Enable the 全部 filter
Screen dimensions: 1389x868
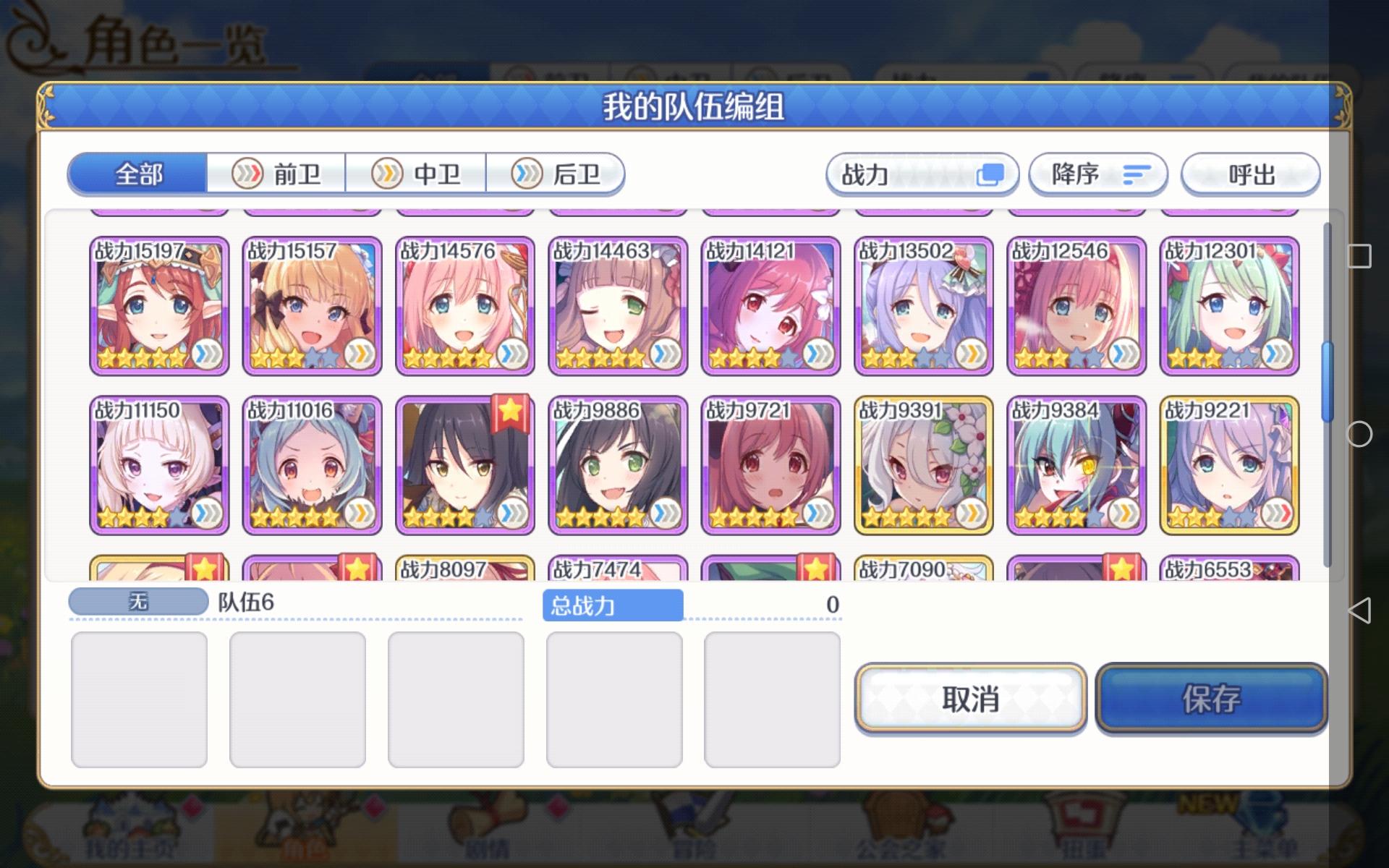tap(137, 174)
